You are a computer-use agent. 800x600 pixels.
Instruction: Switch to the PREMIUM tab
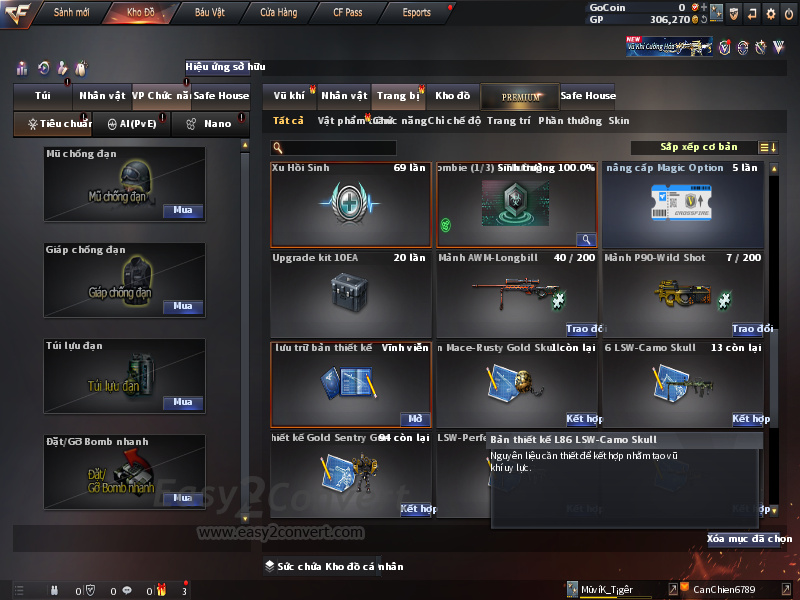[x=521, y=96]
